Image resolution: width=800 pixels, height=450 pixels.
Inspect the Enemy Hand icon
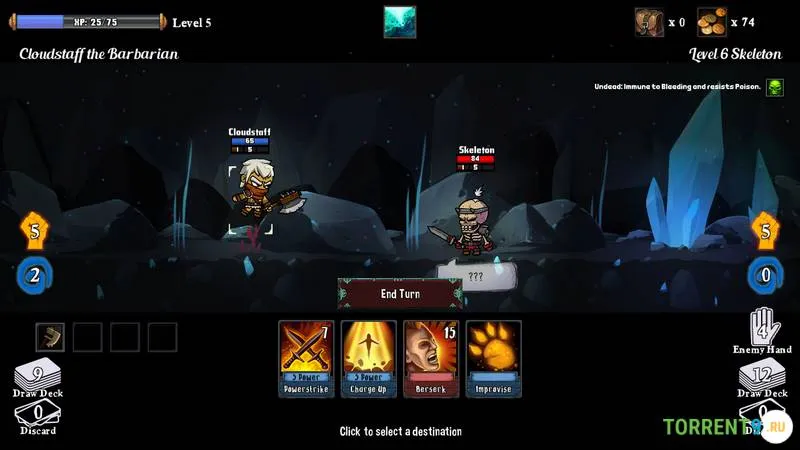tap(763, 328)
